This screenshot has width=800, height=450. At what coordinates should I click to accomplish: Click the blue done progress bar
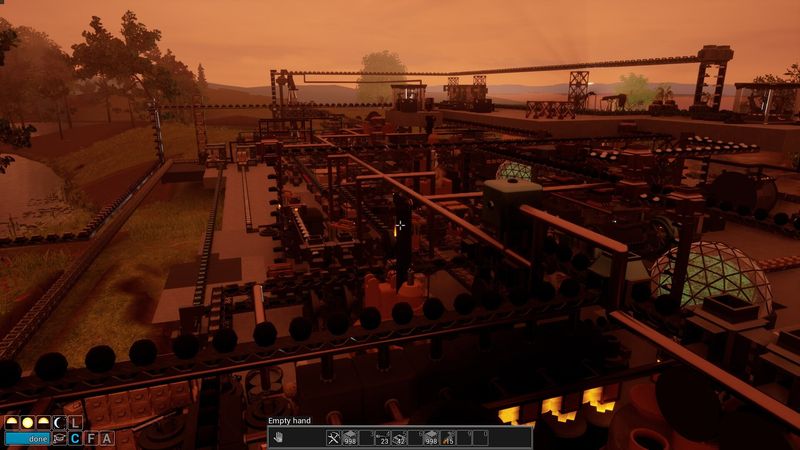pyautogui.click(x=27, y=438)
